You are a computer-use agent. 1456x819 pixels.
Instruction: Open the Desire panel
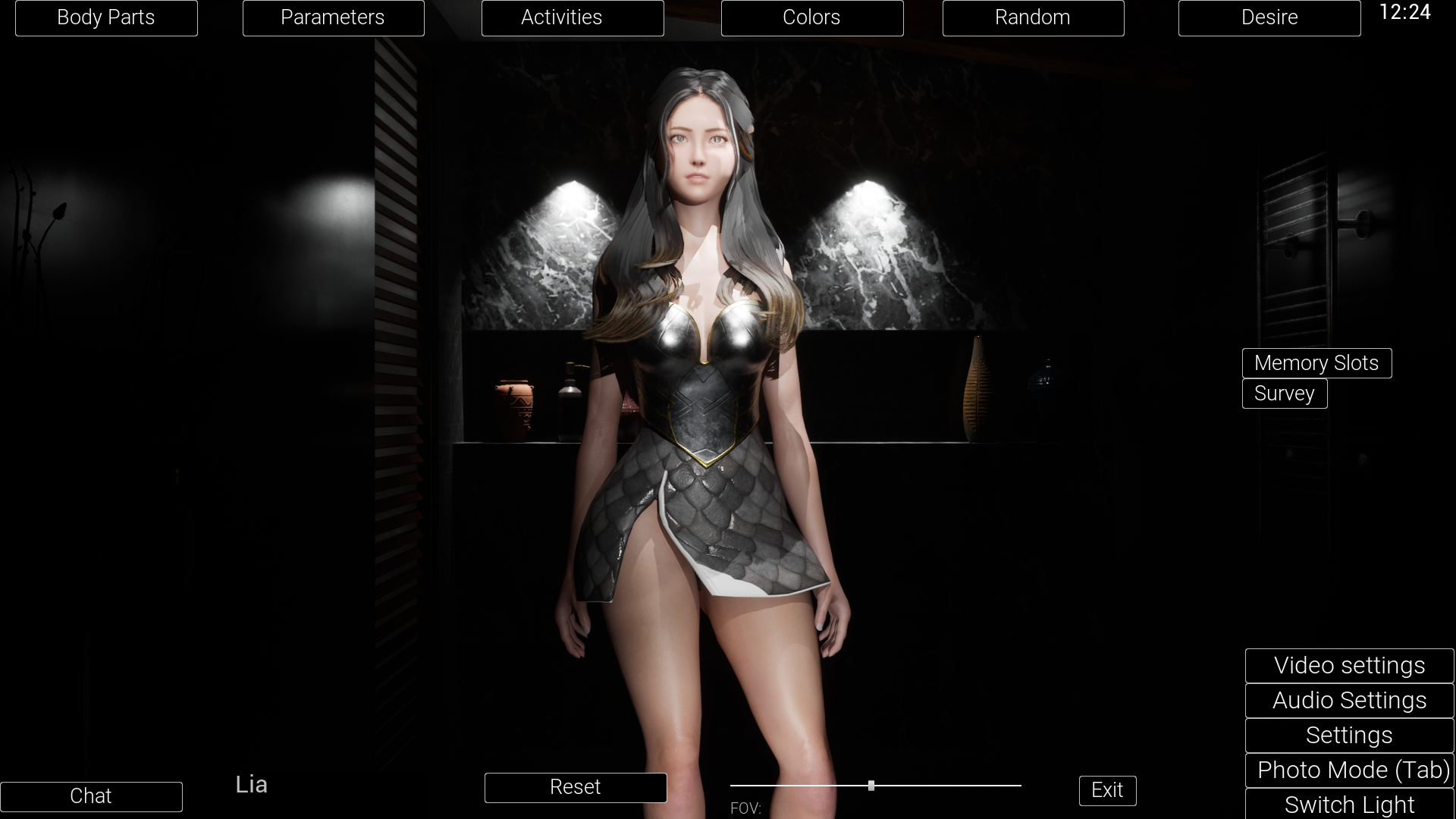pyautogui.click(x=1269, y=17)
